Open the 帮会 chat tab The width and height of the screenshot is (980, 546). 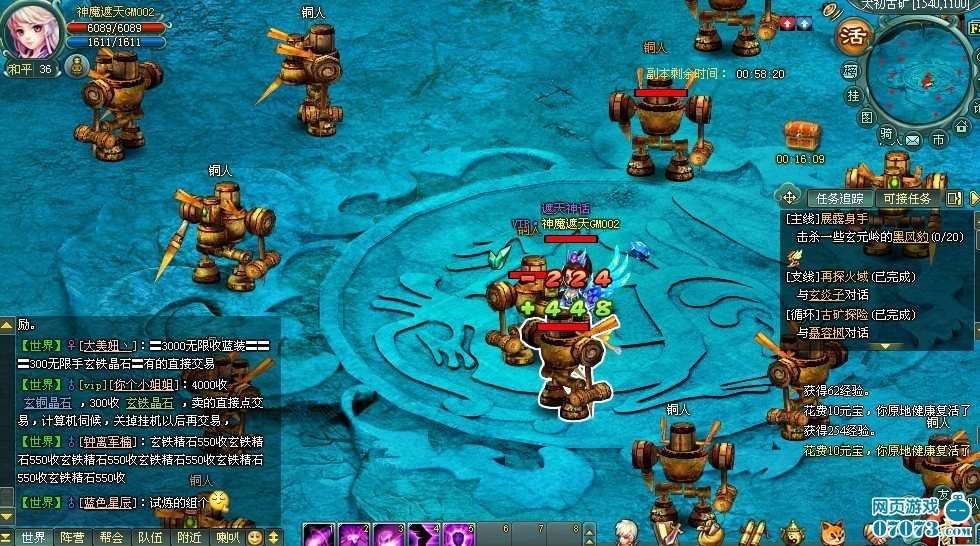[x=111, y=537]
